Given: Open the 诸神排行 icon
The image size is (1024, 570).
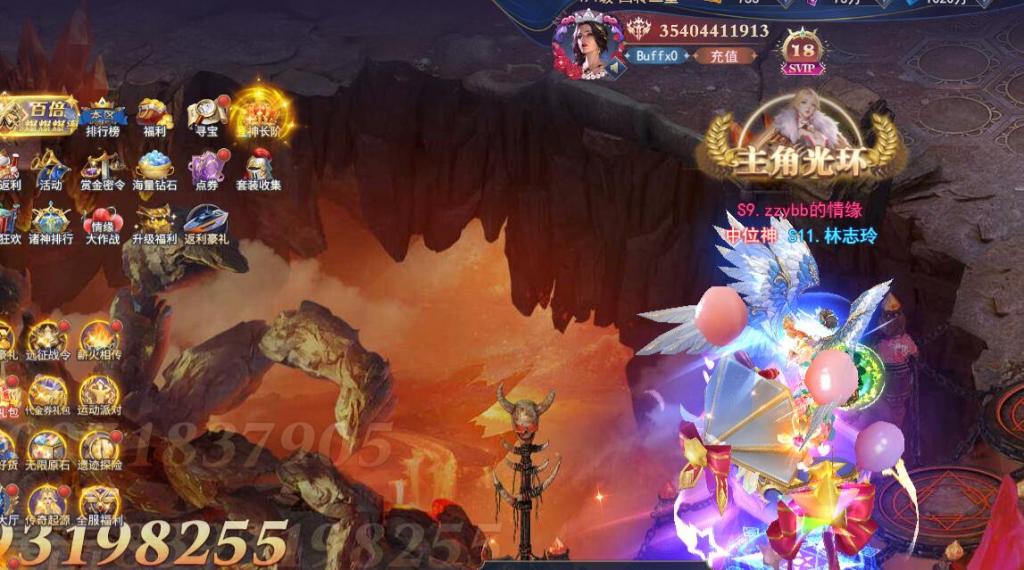Looking at the screenshot, I should pos(50,223).
